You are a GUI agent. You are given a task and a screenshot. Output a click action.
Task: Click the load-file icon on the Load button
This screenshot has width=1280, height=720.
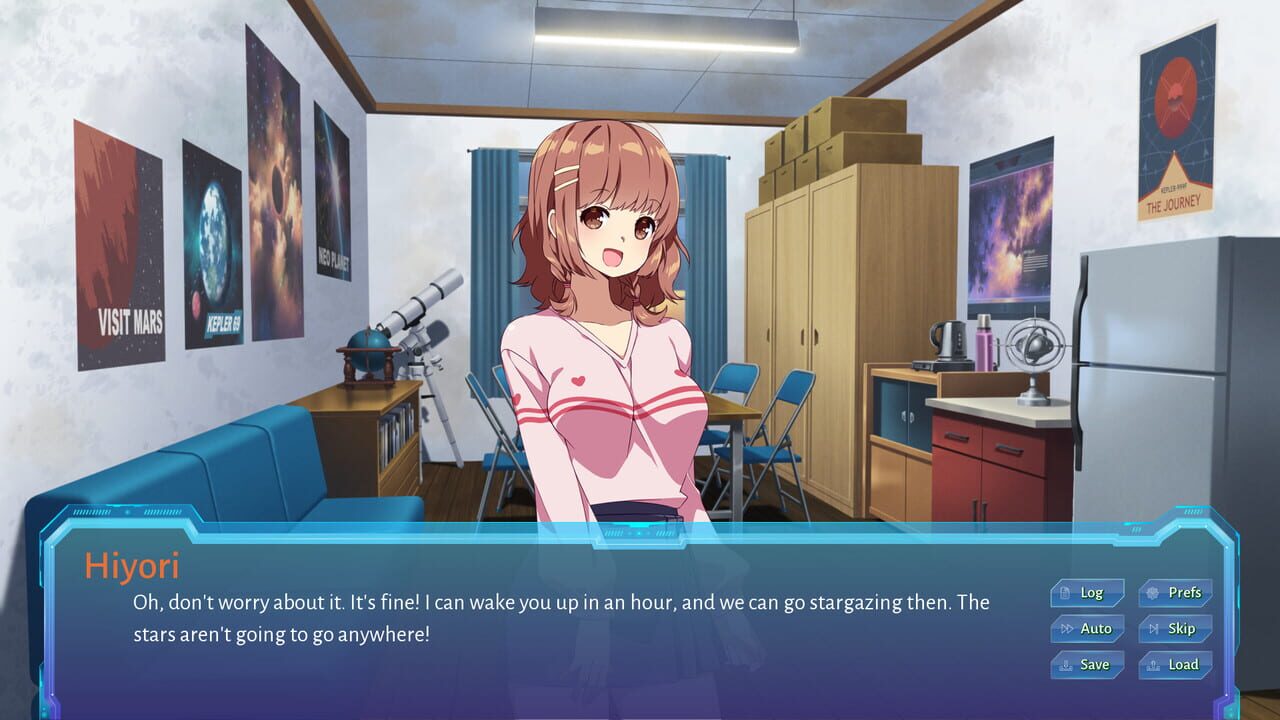coord(1153,665)
